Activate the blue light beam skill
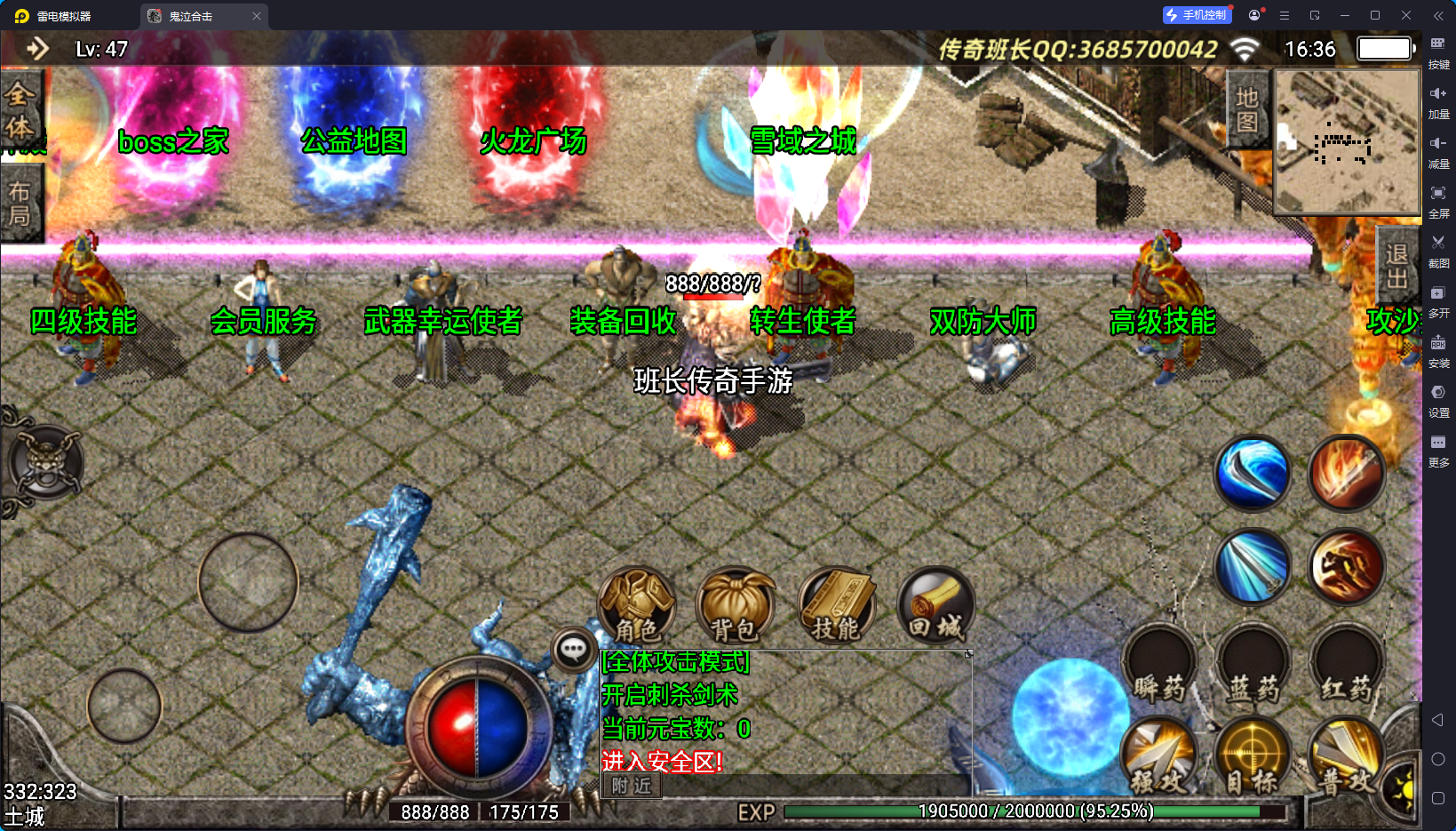Image resolution: width=1456 pixels, height=831 pixels. tap(1253, 567)
